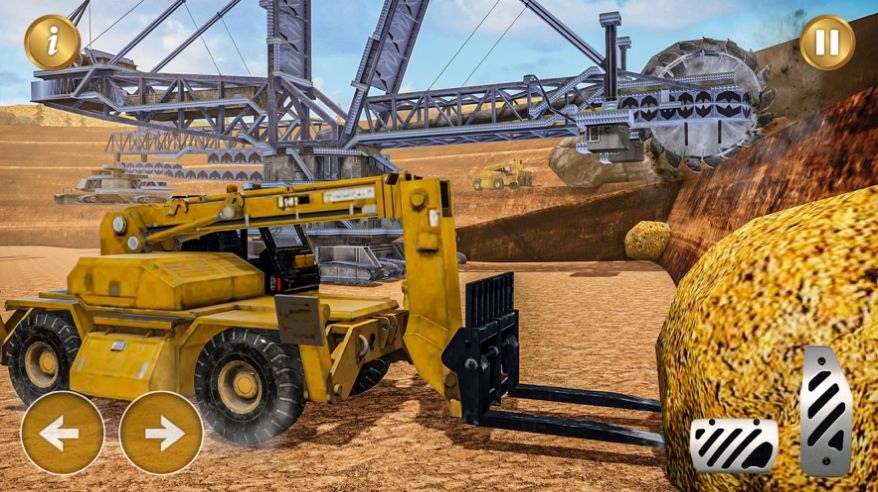The image size is (878, 492).
Task: Steer left with the left arrow button
Action: tap(62, 432)
